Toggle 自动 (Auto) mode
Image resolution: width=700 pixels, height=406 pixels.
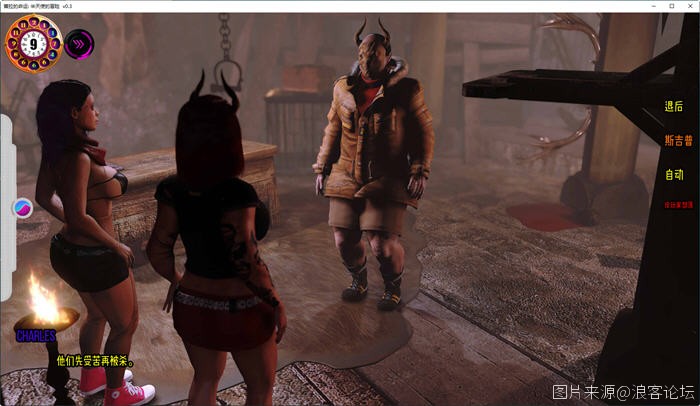(x=674, y=175)
